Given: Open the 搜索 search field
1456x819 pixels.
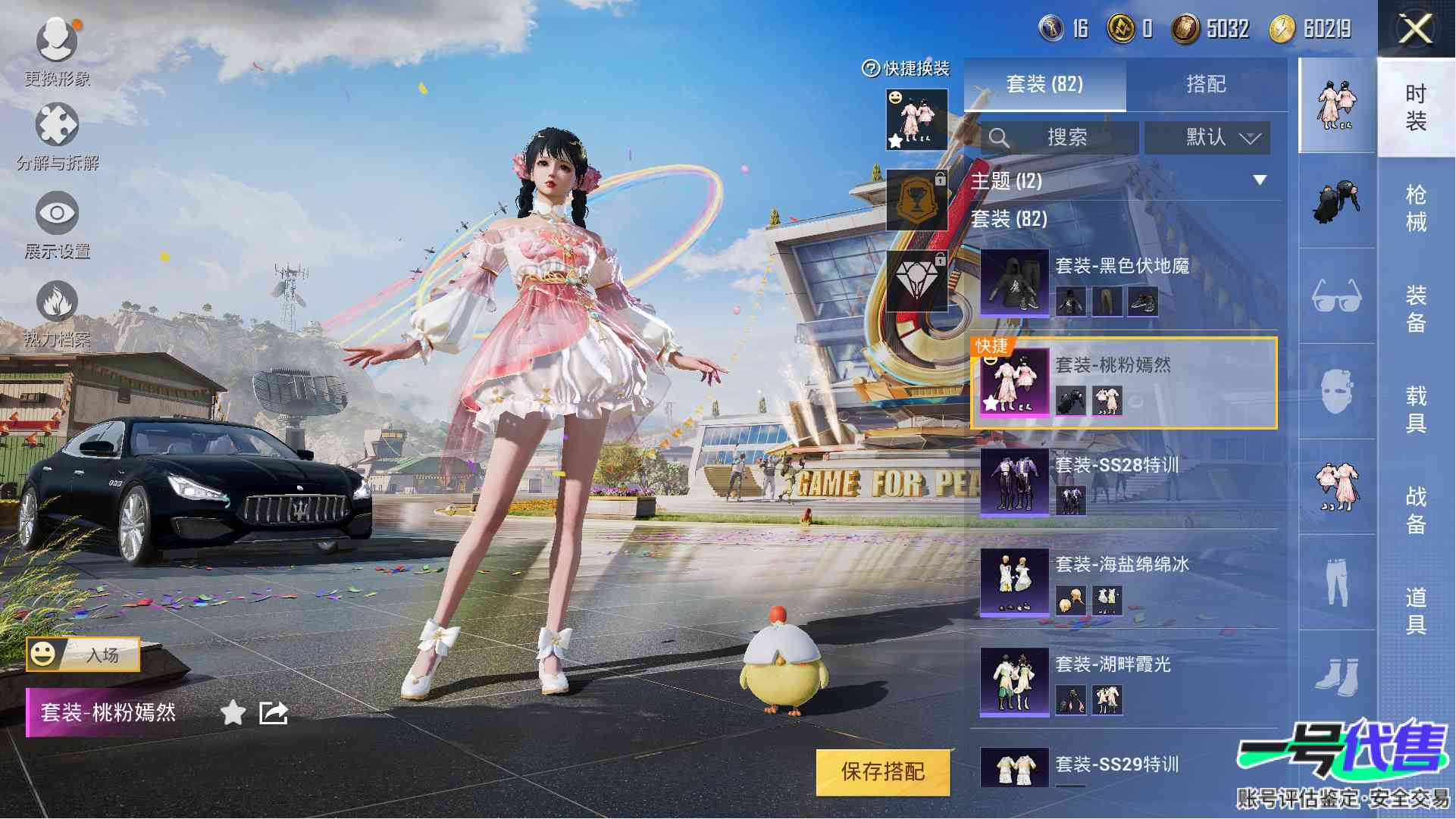Looking at the screenshot, I should (x=1059, y=138).
